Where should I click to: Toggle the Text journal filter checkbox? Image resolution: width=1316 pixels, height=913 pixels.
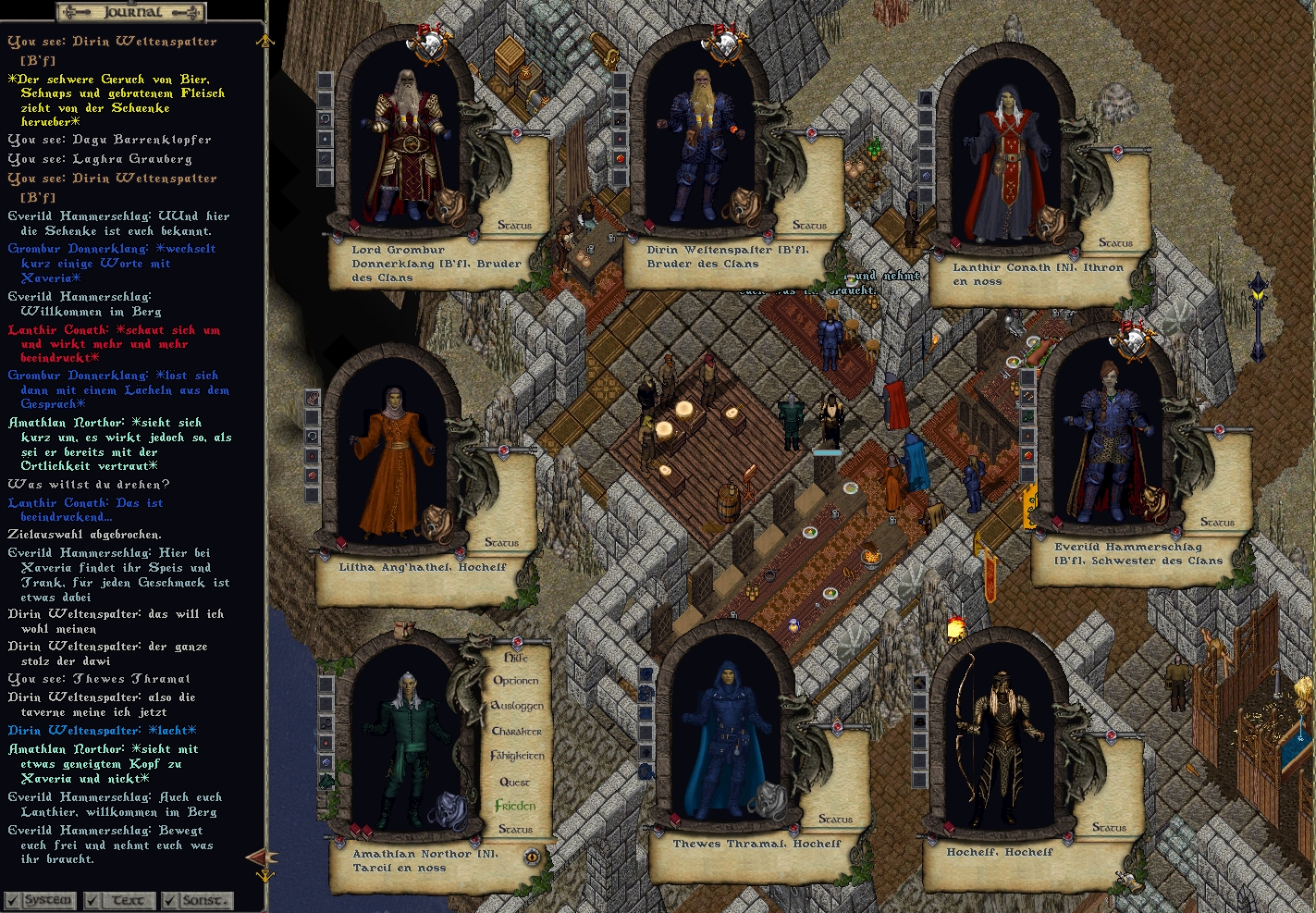pos(92,900)
